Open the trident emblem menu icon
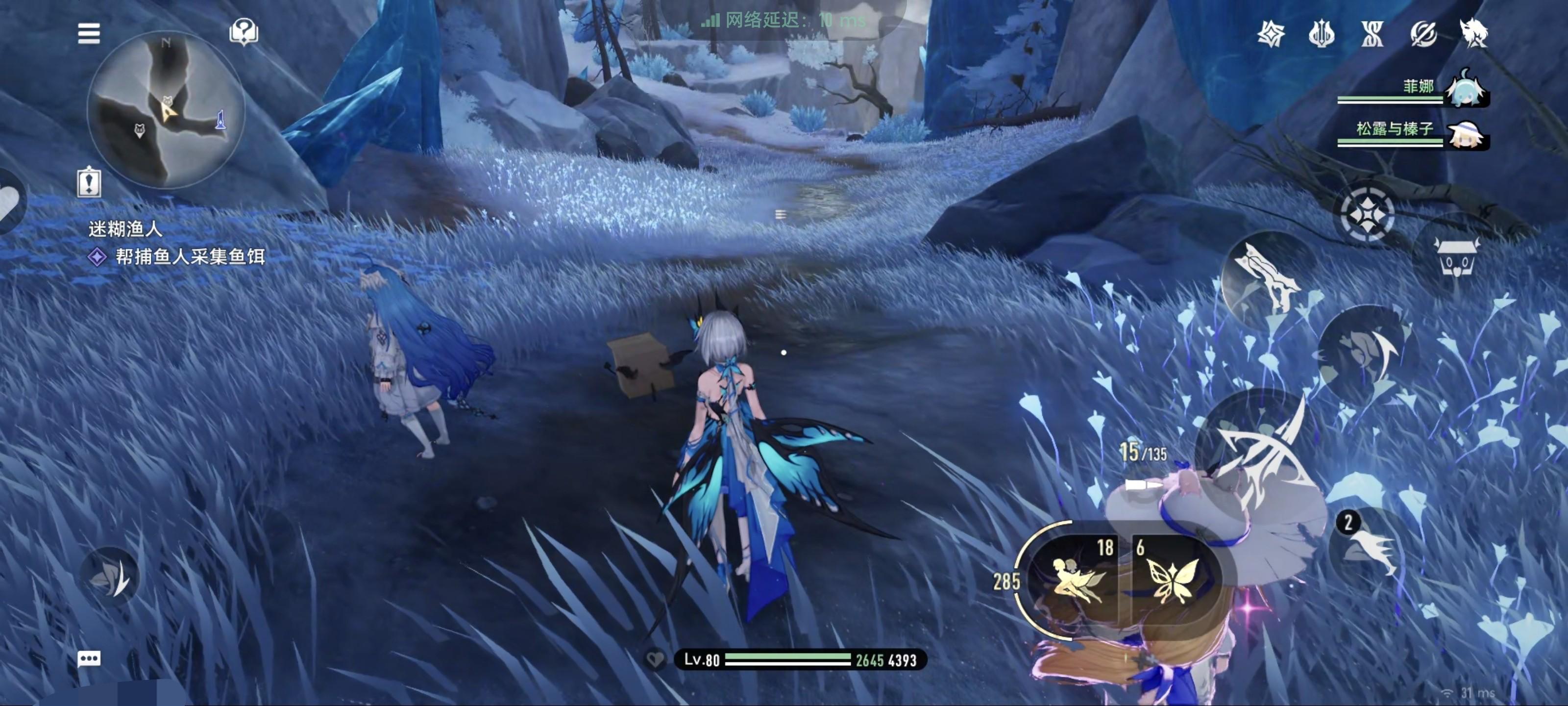The image size is (1568, 706). click(1322, 33)
